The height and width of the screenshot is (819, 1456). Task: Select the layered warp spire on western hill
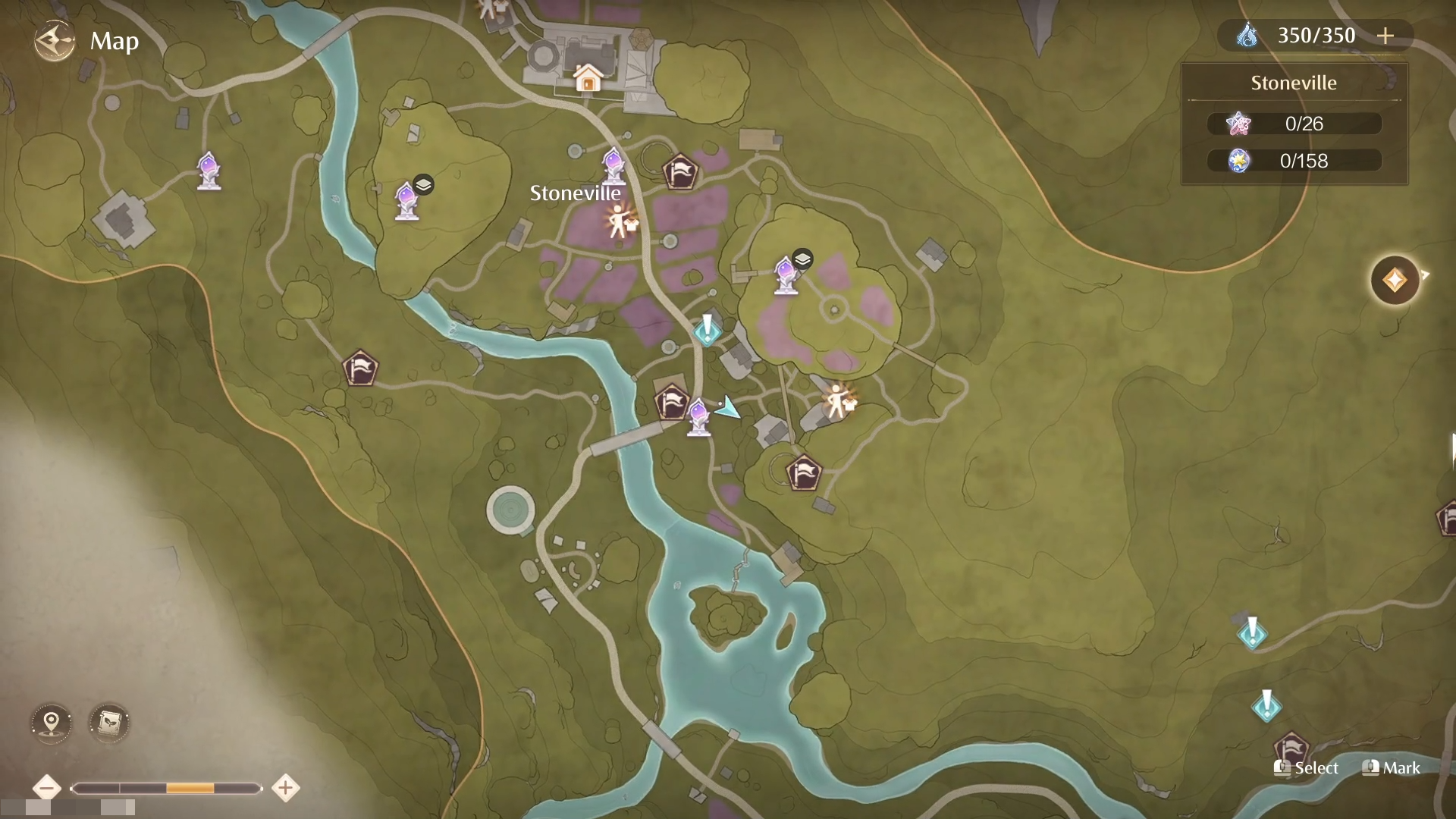click(407, 200)
